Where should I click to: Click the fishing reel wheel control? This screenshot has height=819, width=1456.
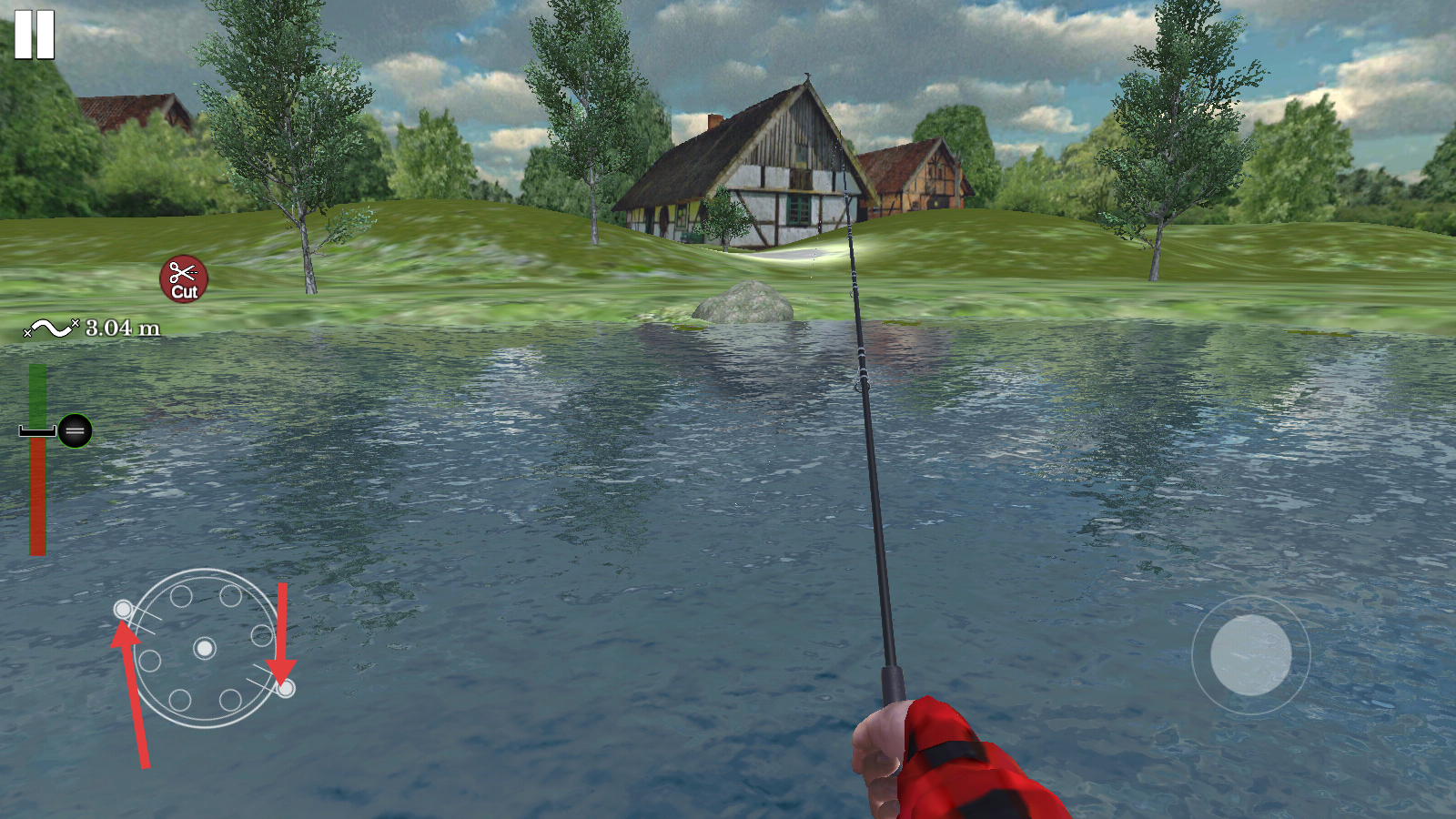coord(205,648)
